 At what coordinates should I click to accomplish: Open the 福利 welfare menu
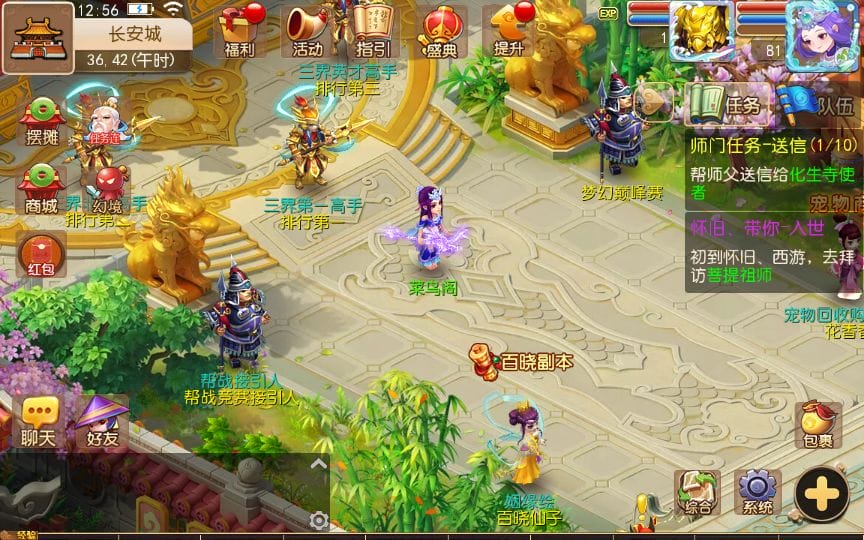(x=240, y=30)
